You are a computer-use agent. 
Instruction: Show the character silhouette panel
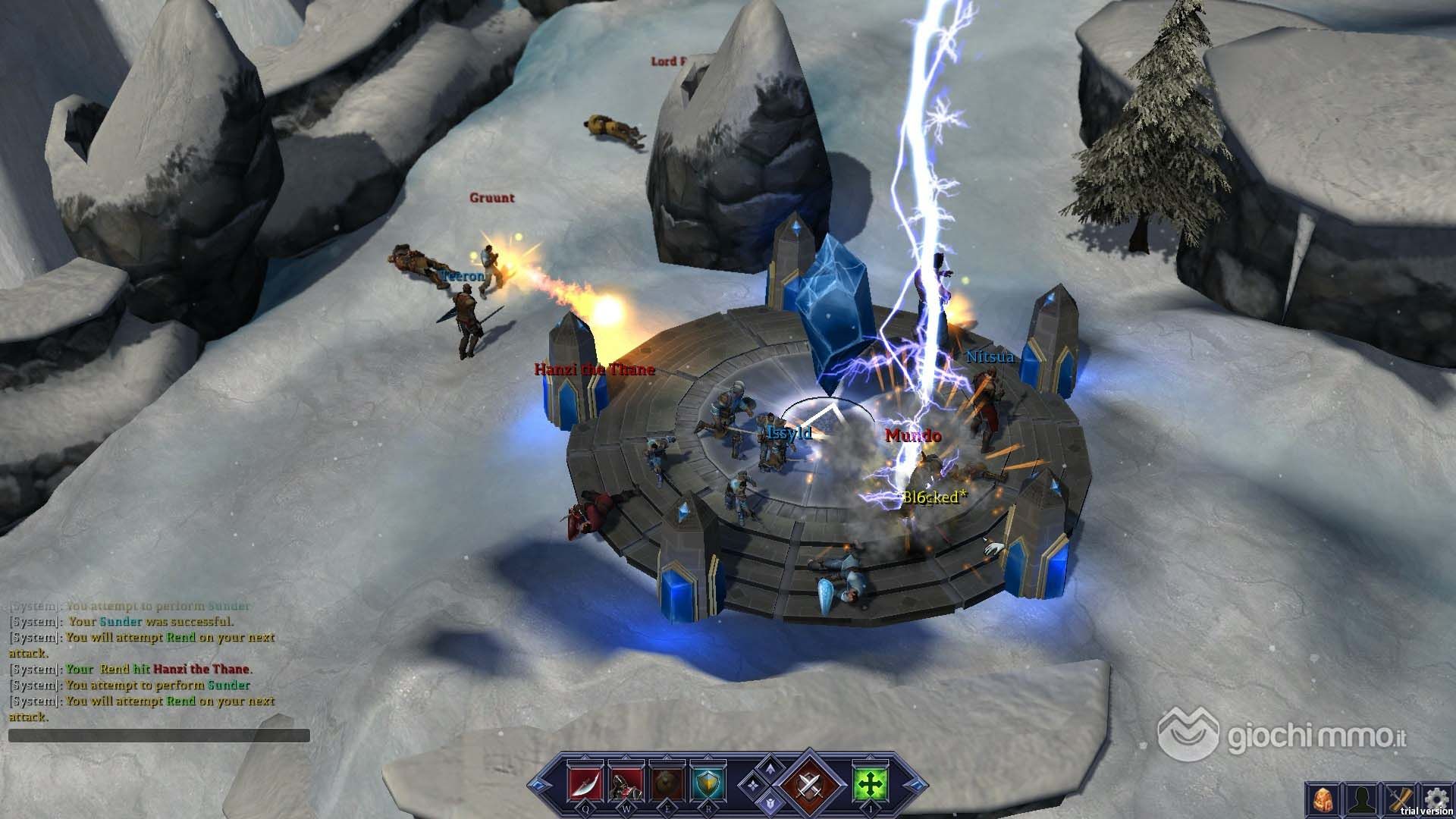[x=1362, y=799]
